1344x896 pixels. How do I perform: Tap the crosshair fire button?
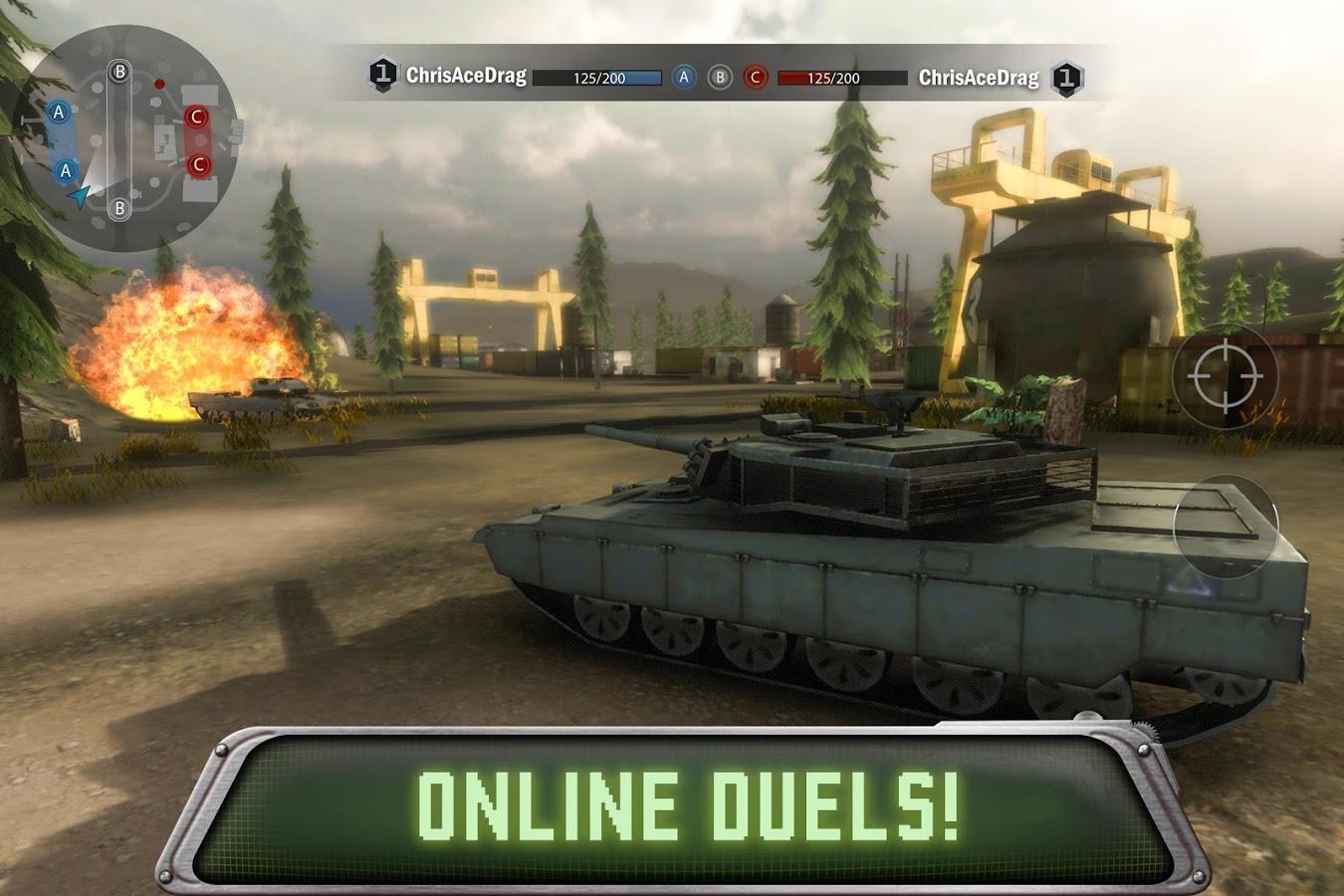coord(1225,376)
